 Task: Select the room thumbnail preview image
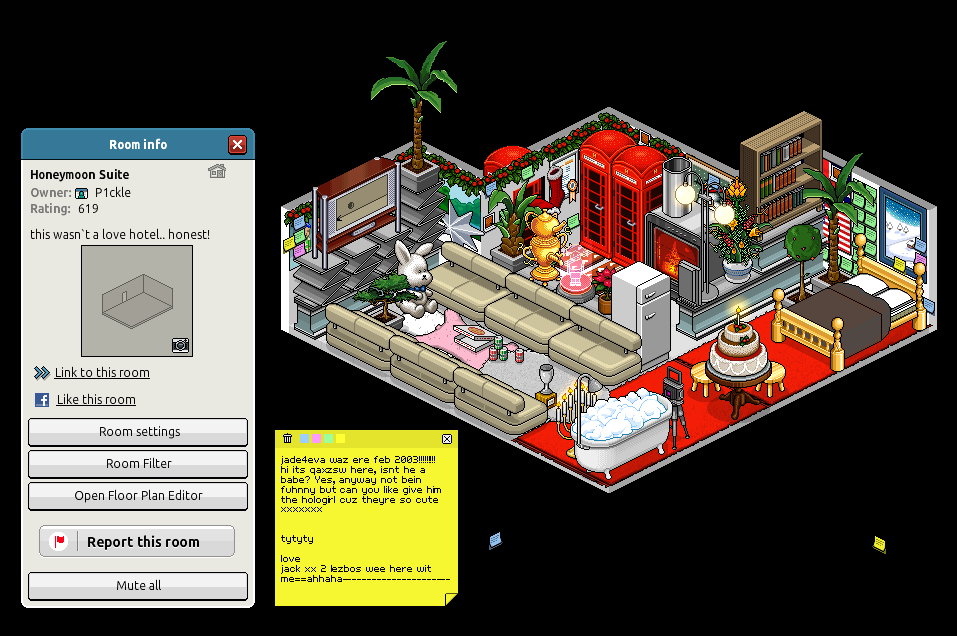click(x=137, y=301)
